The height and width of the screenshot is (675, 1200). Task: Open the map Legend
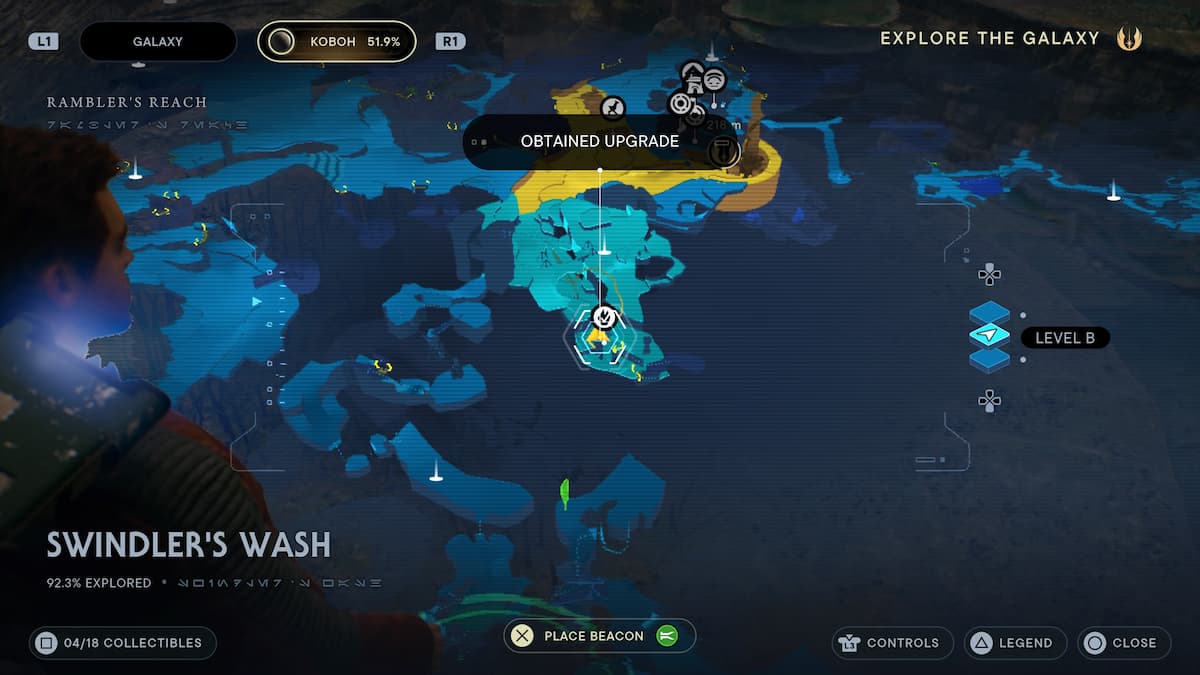pos(1014,643)
